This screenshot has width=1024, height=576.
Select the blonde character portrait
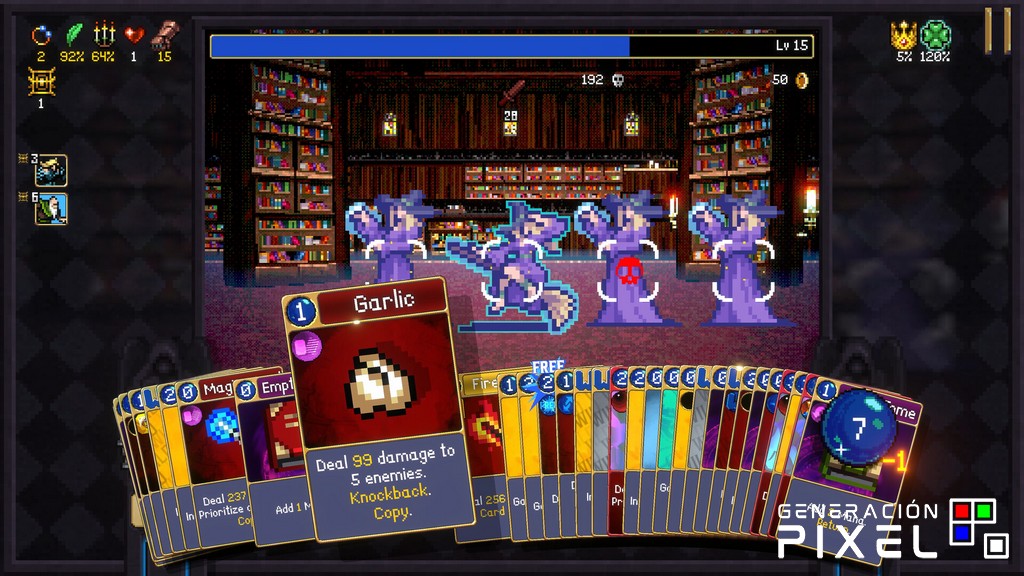pos(51,170)
